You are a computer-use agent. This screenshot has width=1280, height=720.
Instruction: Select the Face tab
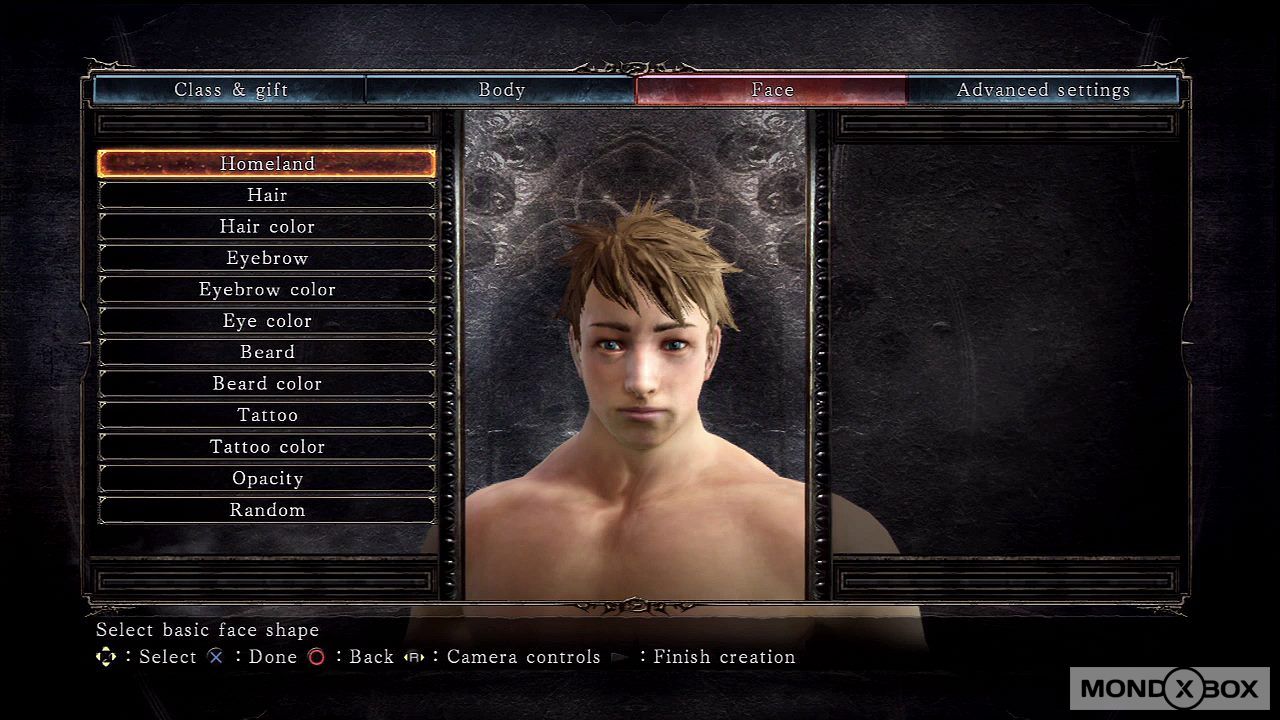[x=772, y=90]
